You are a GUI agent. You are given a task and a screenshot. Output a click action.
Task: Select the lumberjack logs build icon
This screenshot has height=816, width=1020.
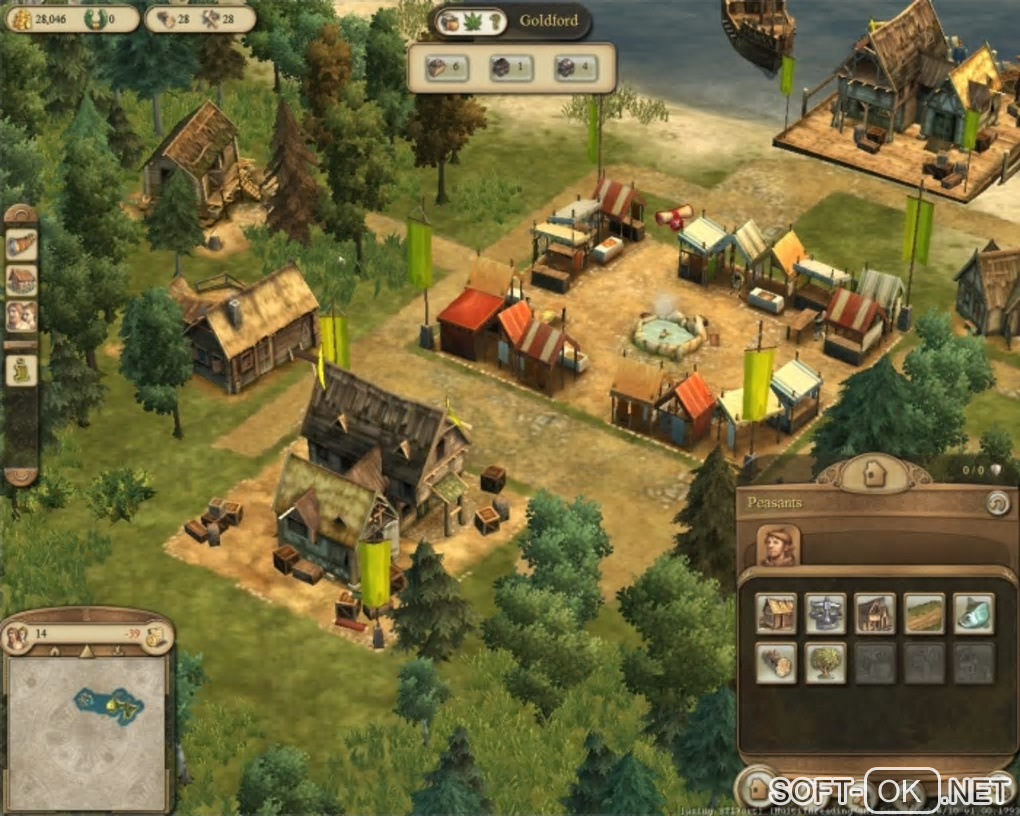776,663
